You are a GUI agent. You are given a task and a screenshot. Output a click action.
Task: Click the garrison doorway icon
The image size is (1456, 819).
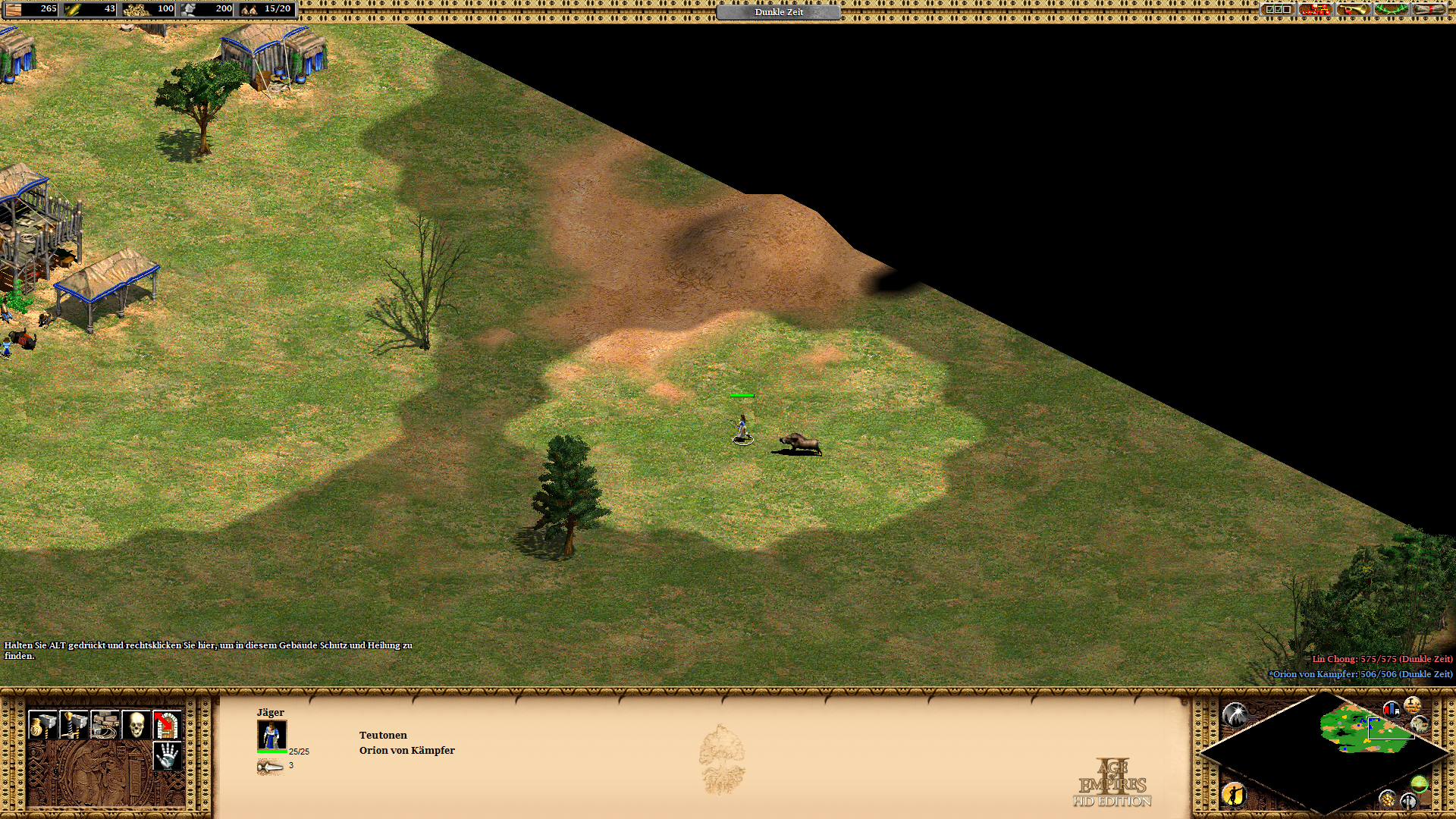point(167,725)
